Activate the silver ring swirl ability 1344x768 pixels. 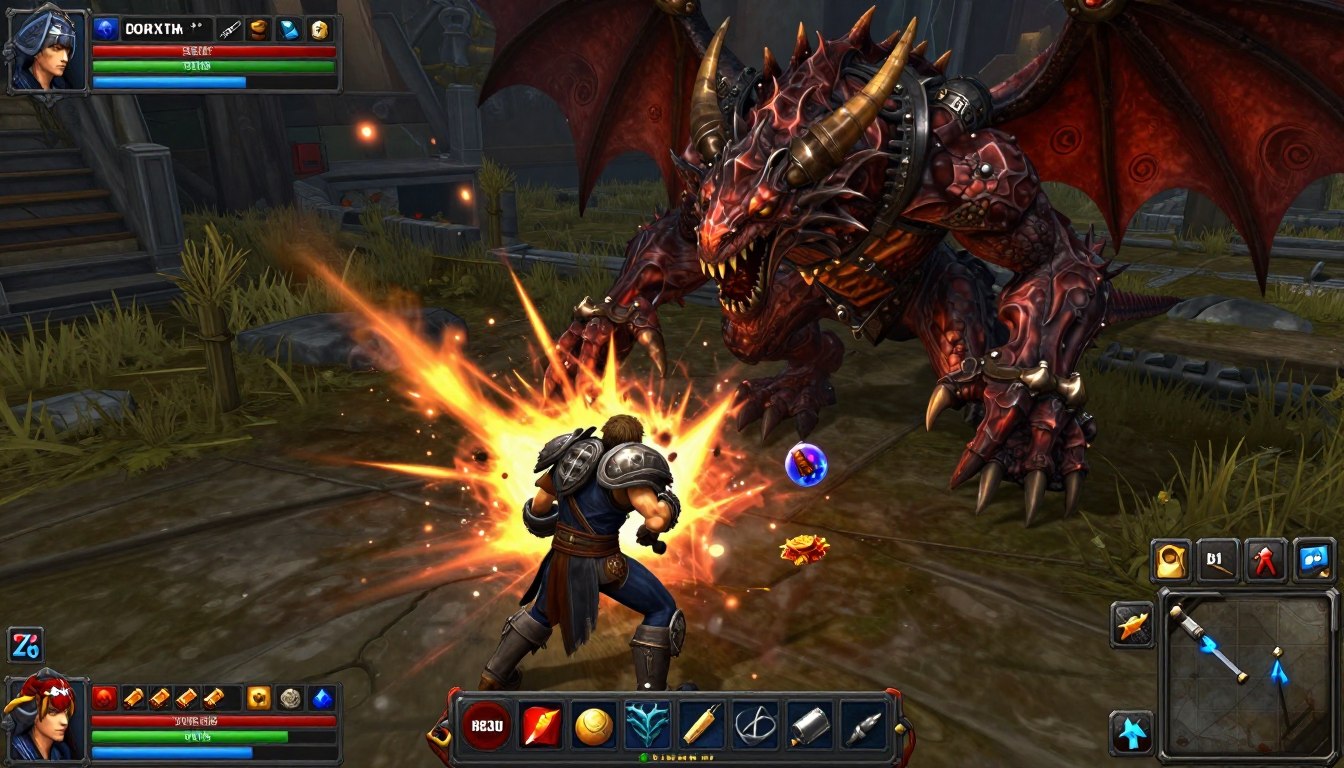[754, 726]
